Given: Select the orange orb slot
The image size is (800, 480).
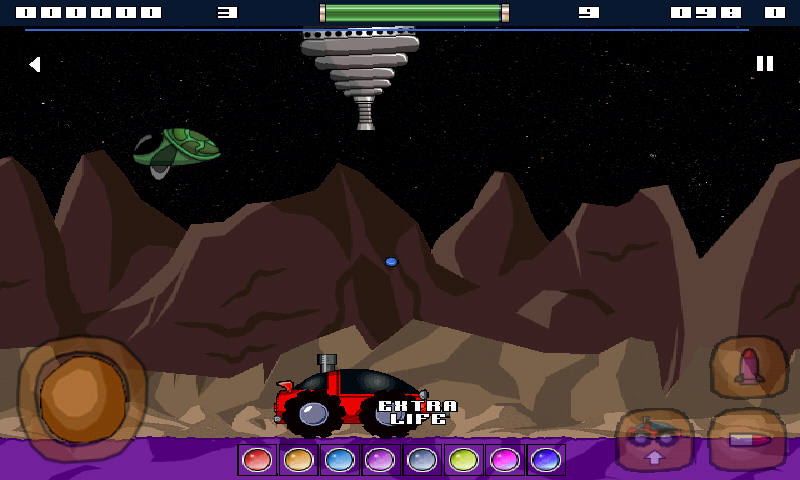Looking at the screenshot, I should [298, 460].
